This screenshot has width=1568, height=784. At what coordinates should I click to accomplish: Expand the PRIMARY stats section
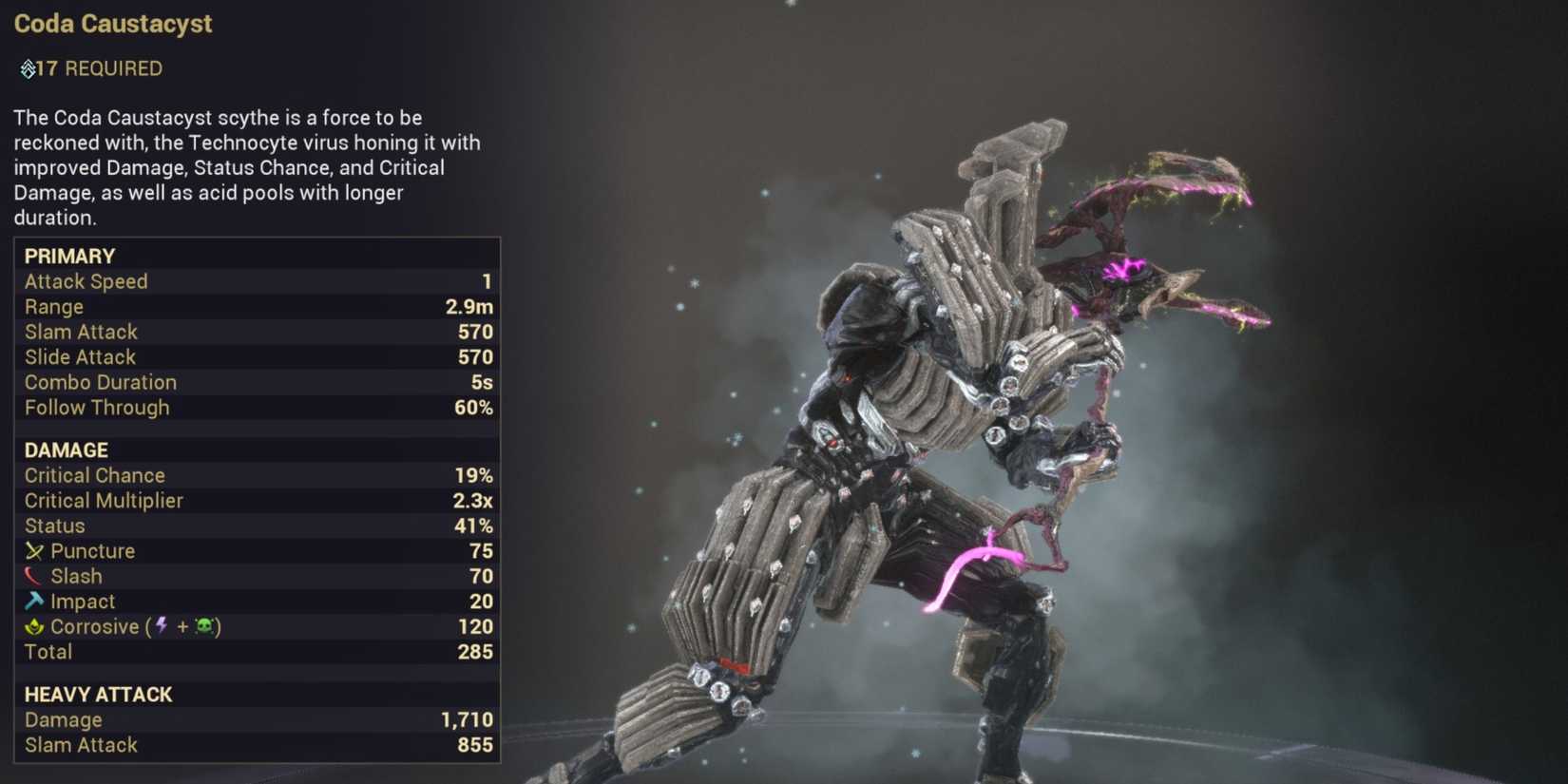(x=70, y=256)
